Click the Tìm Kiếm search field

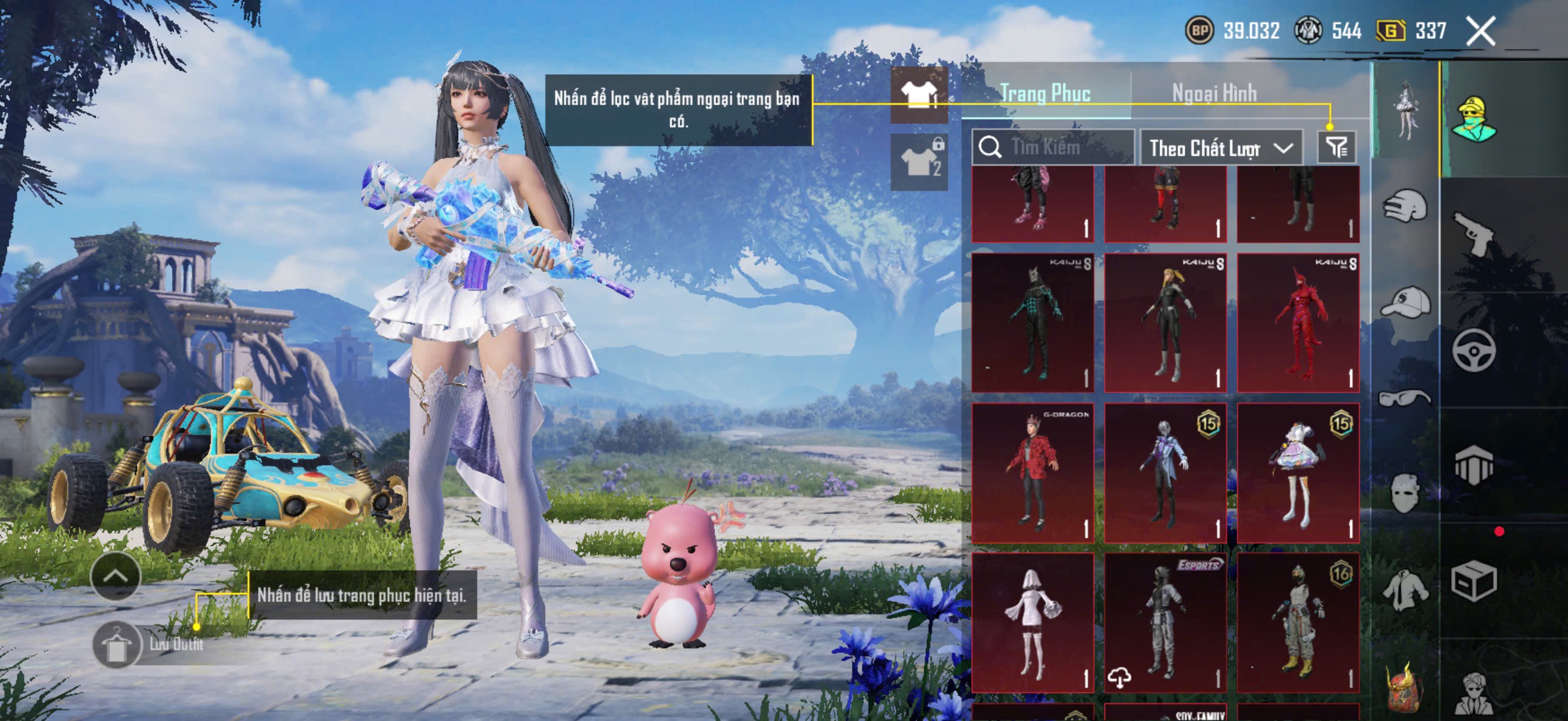click(1054, 147)
